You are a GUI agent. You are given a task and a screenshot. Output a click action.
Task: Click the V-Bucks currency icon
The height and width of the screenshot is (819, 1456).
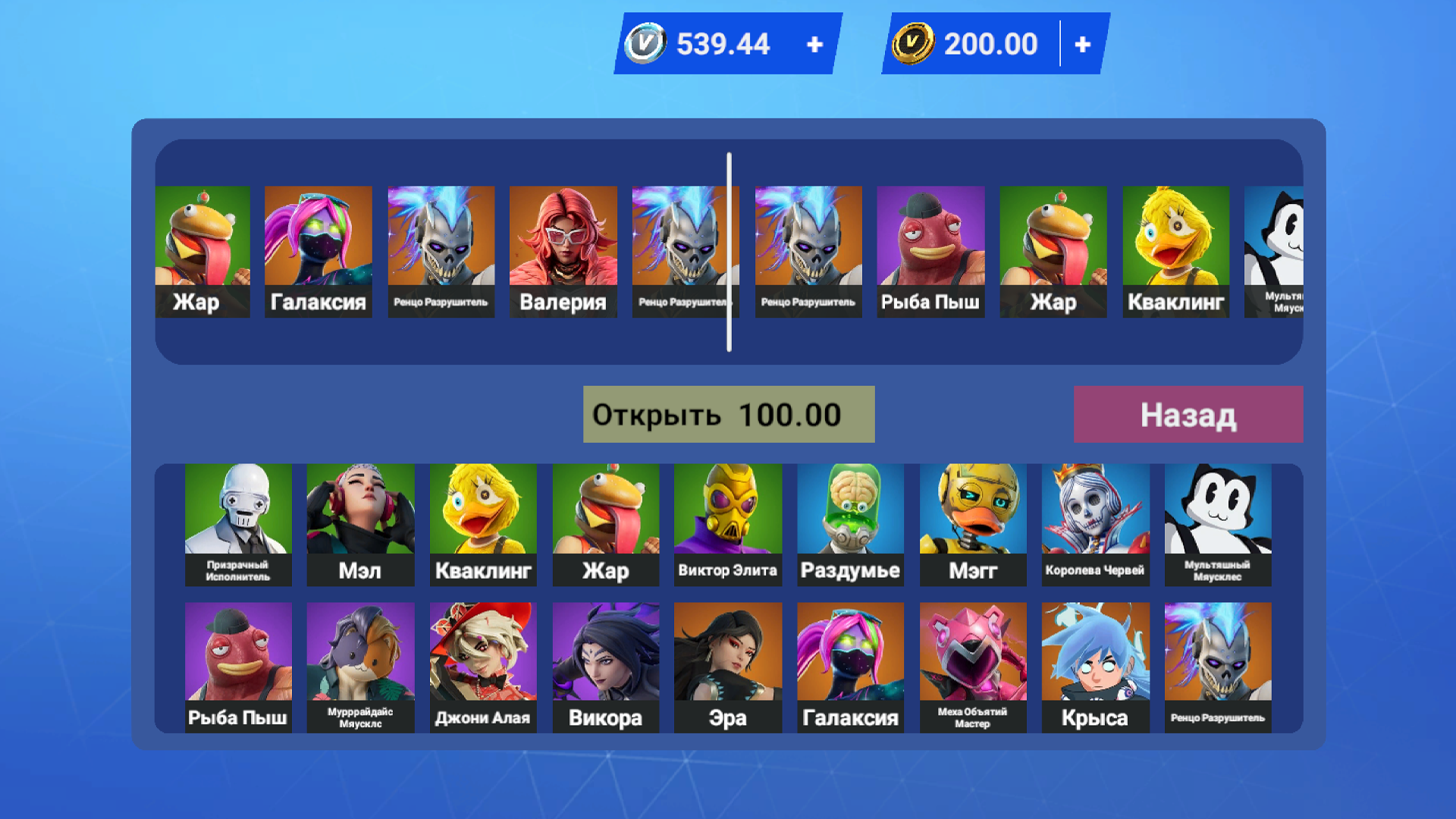pos(646,43)
